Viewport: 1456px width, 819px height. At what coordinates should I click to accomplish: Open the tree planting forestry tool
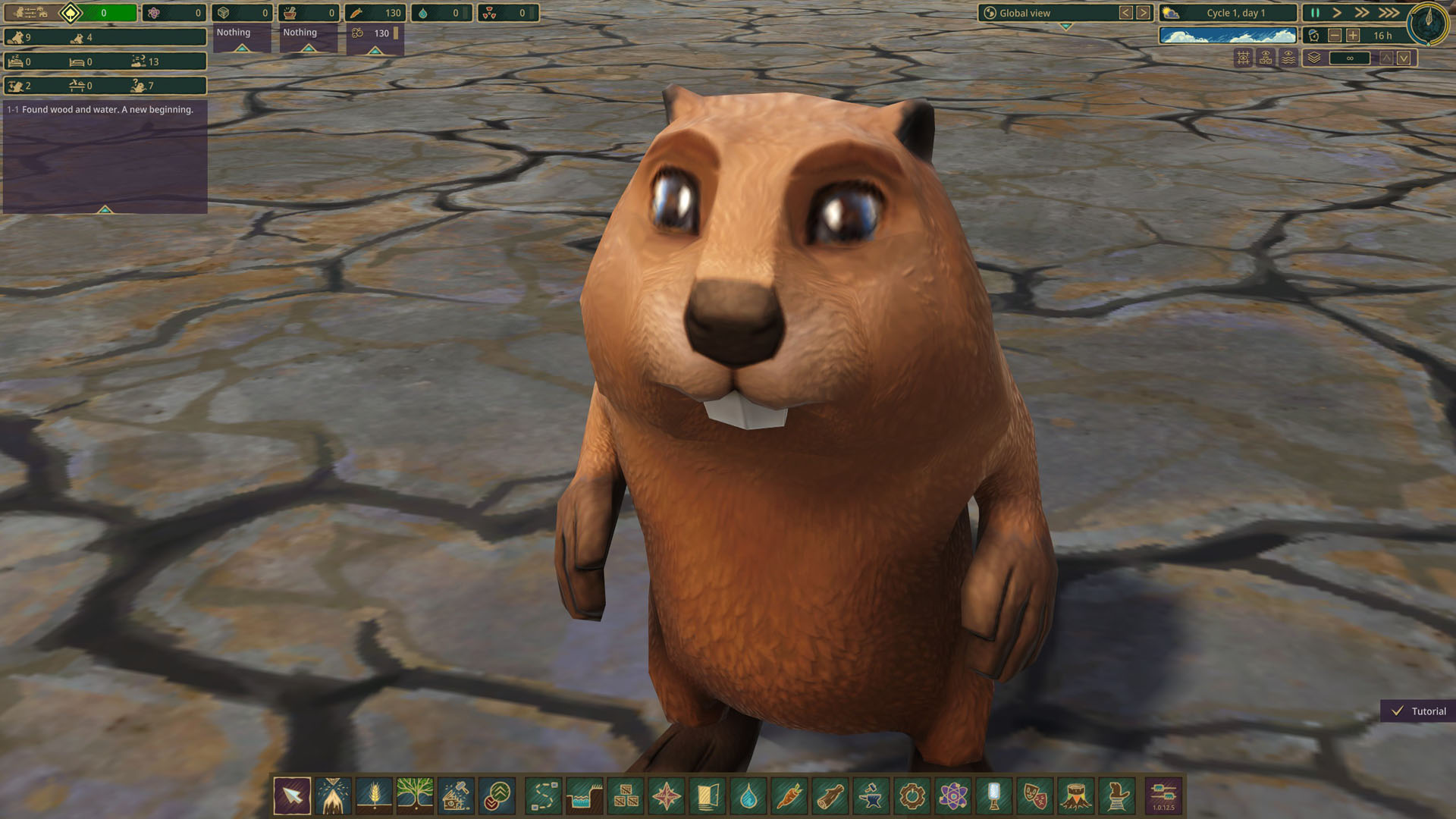tap(414, 796)
